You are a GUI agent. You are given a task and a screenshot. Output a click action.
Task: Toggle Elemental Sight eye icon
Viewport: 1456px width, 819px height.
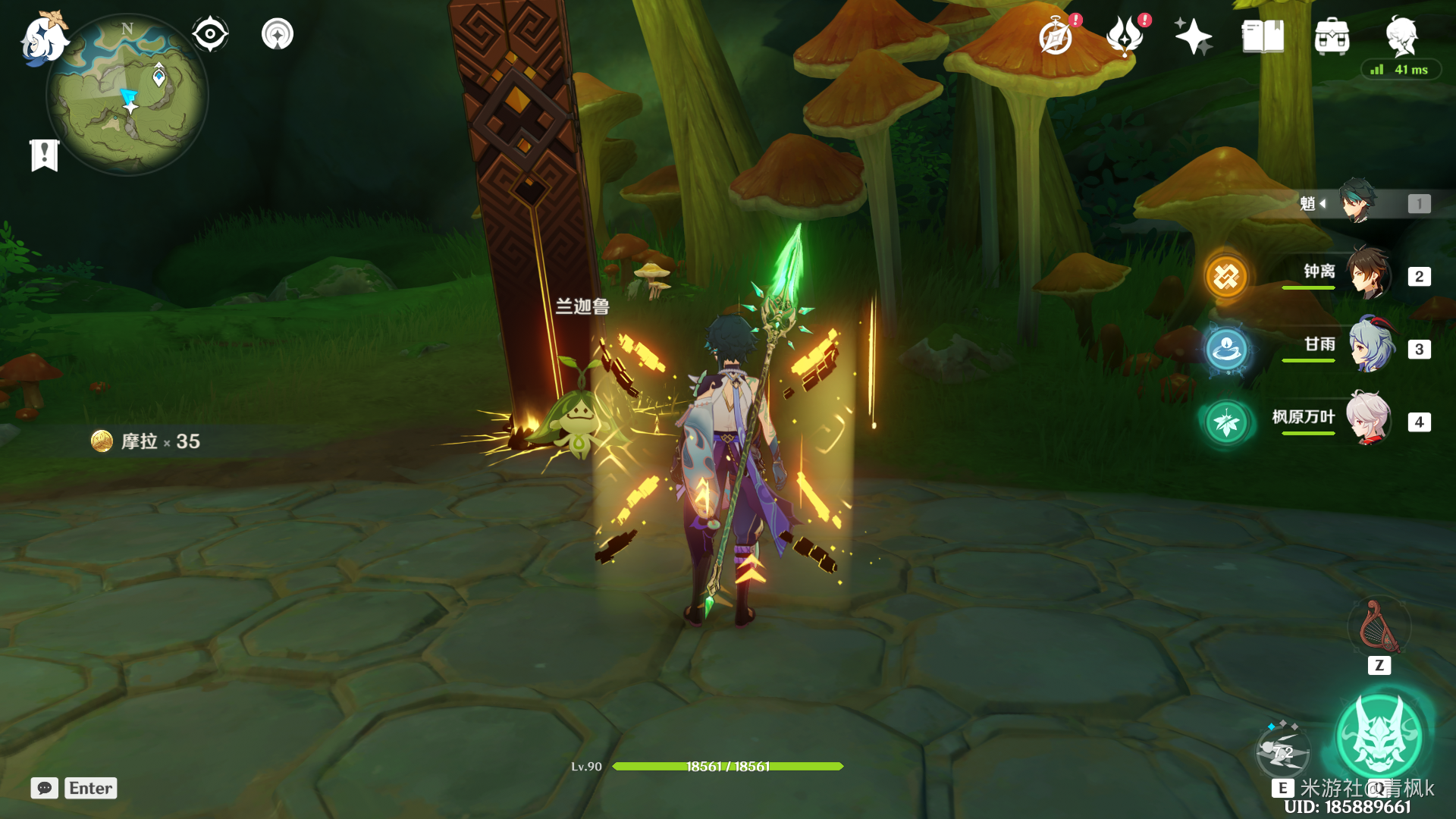(209, 34)
